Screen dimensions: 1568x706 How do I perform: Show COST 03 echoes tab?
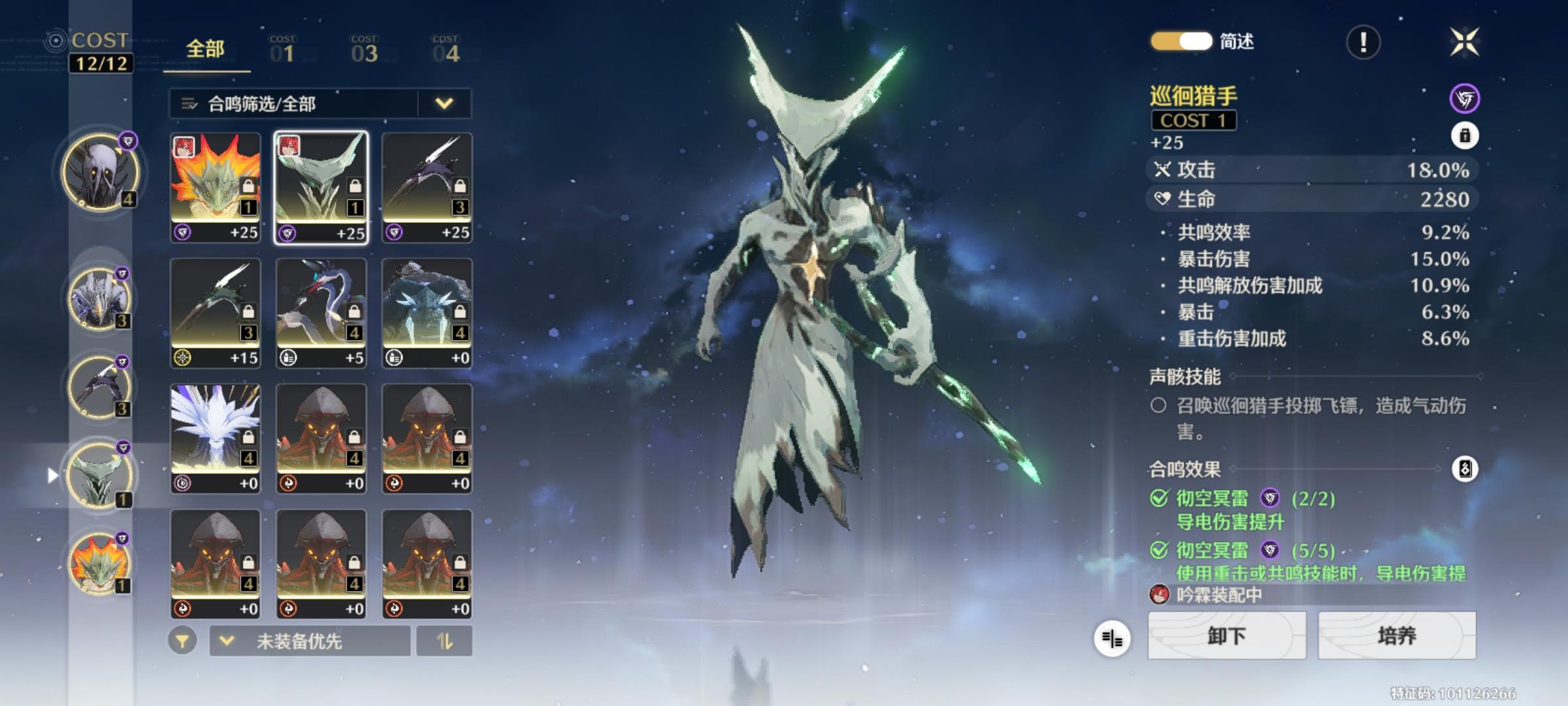click(x=364, y=50)
